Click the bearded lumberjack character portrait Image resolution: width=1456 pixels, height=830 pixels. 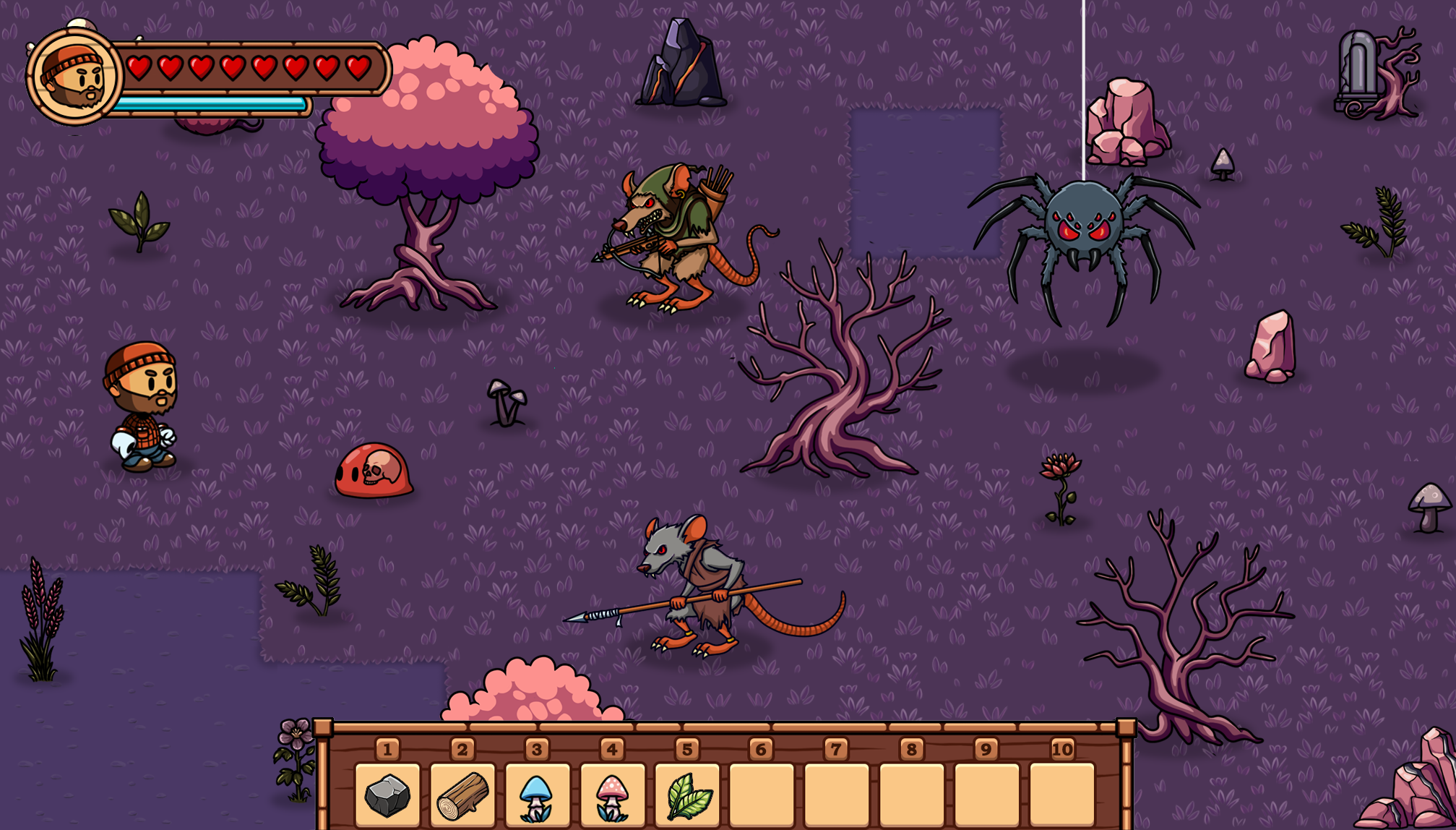(74, 77)
